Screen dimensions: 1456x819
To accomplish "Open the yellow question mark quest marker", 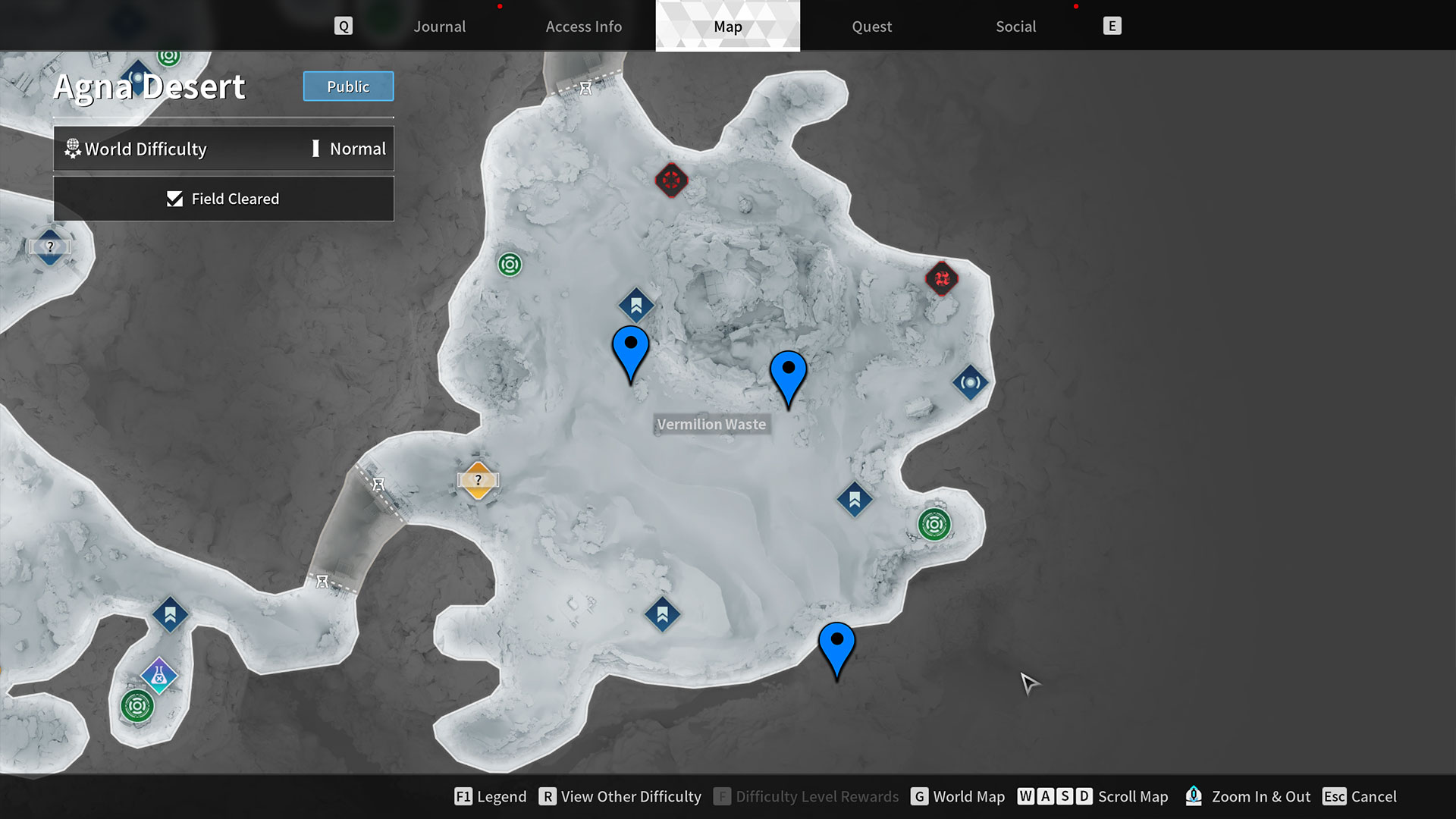I will pyautogui.click(x=478, y=479).
